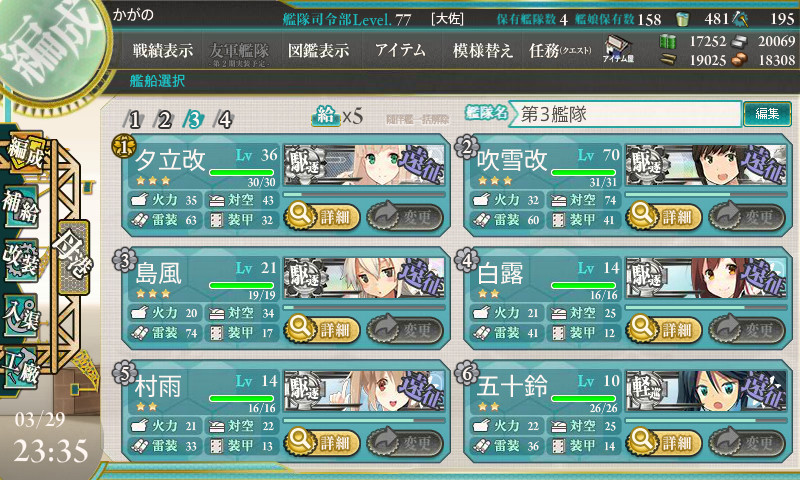
Task: Switch to fleet tab 2
Action: [164, 120]
